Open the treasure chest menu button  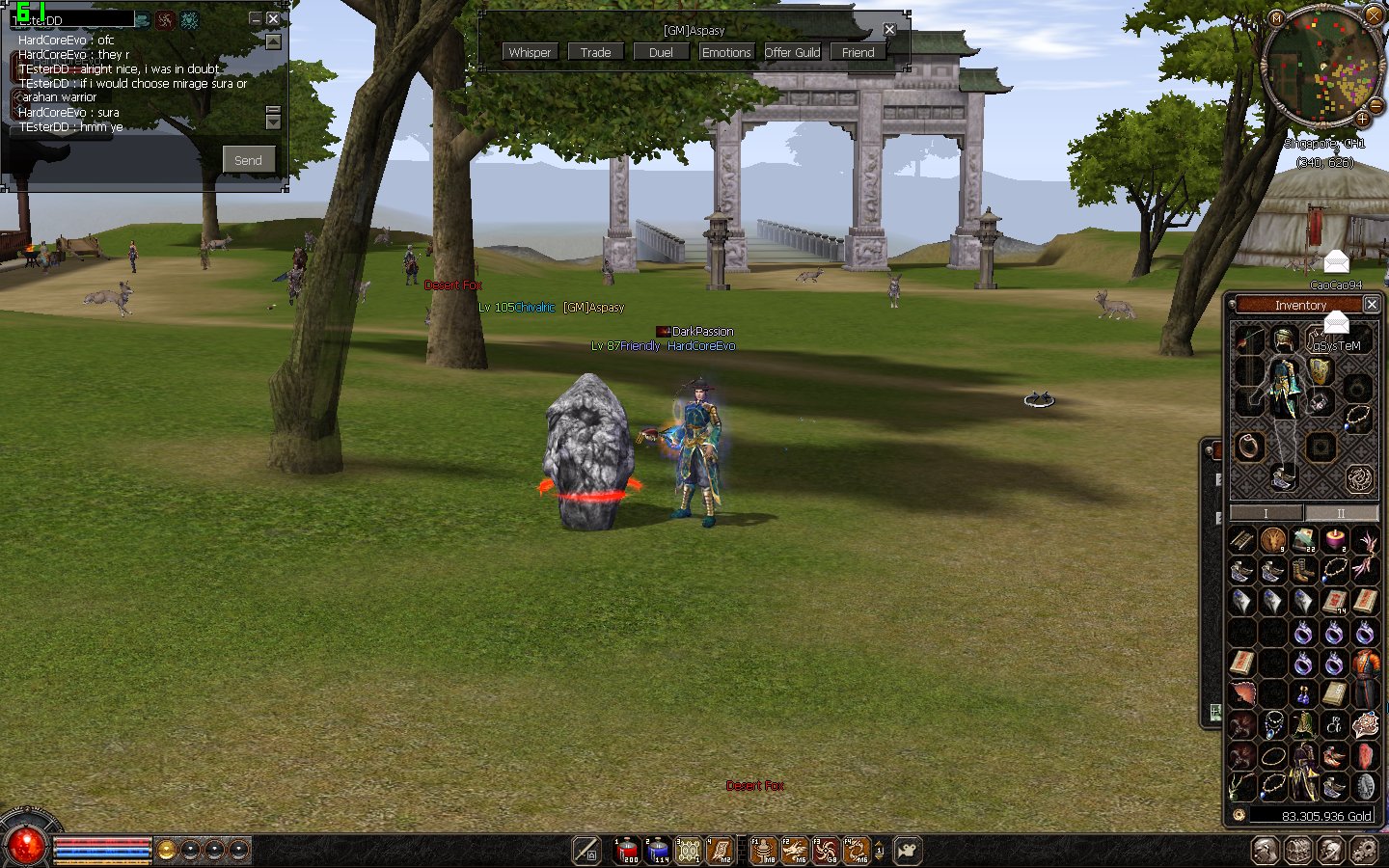click(x=1298, y=850)
